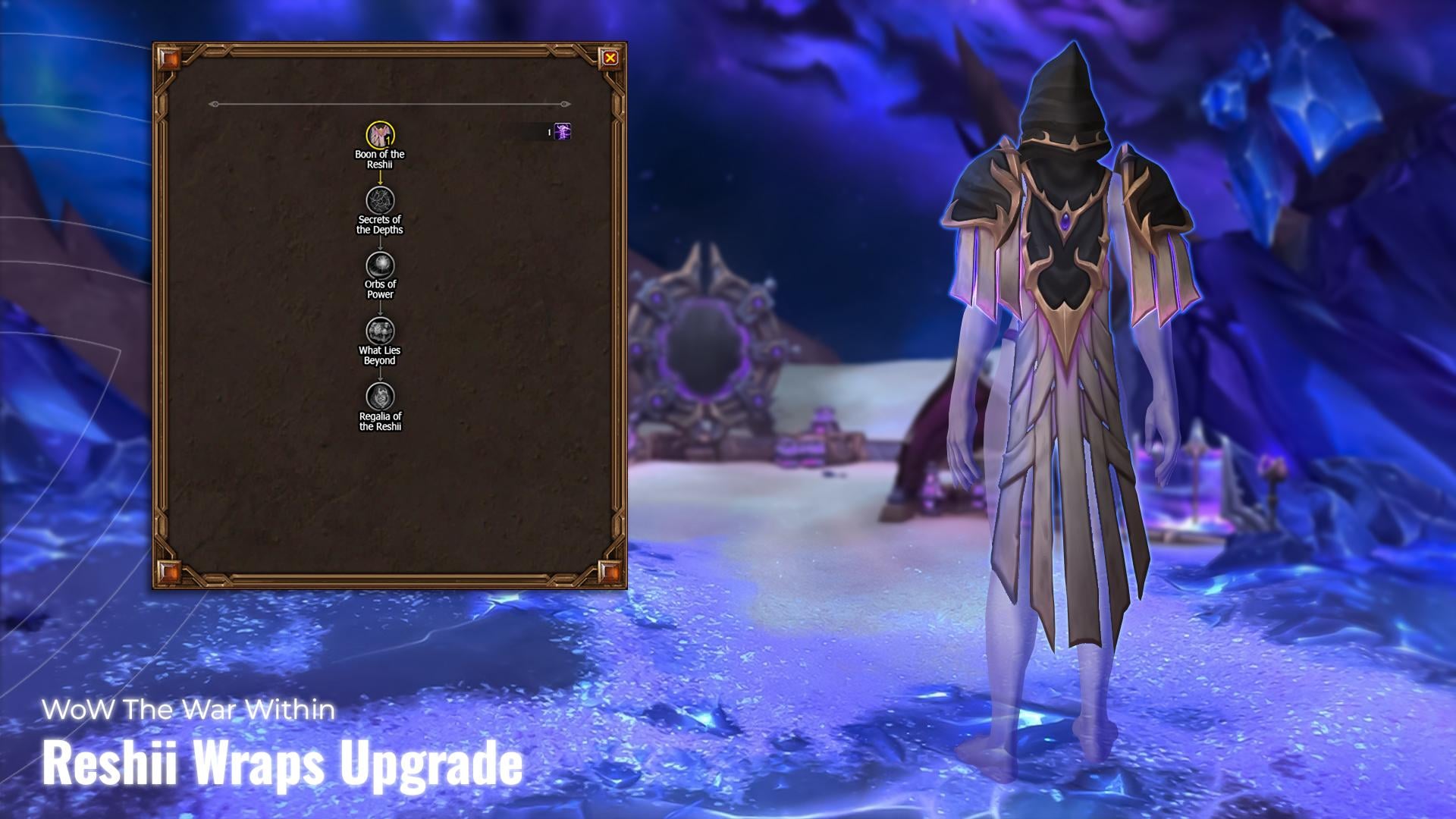This screenshot has width=1456, height=819.
Task: Click the currency count showing 1
Action: click(548, 132)
